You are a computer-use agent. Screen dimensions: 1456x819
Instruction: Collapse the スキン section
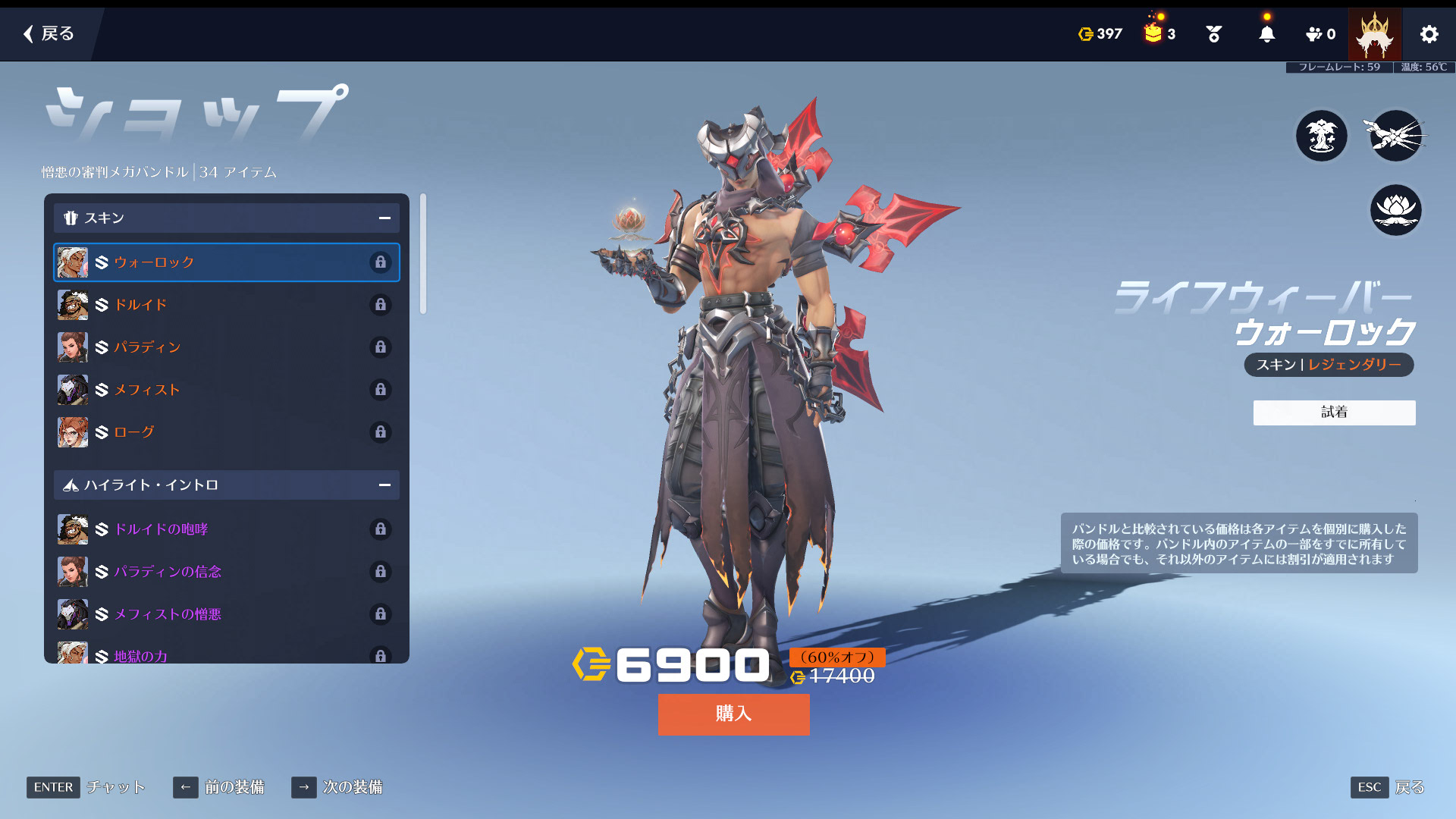point(384,218)
